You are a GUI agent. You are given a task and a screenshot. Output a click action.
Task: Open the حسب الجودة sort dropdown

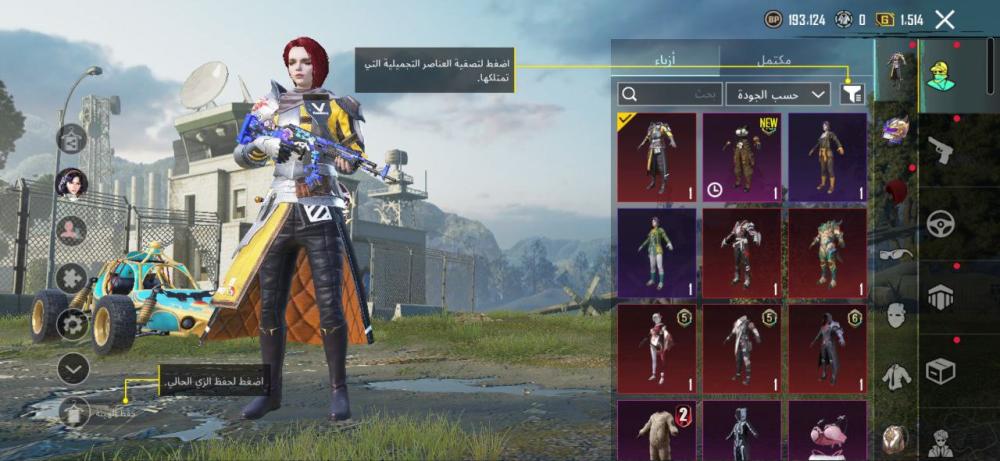[778, 94]
